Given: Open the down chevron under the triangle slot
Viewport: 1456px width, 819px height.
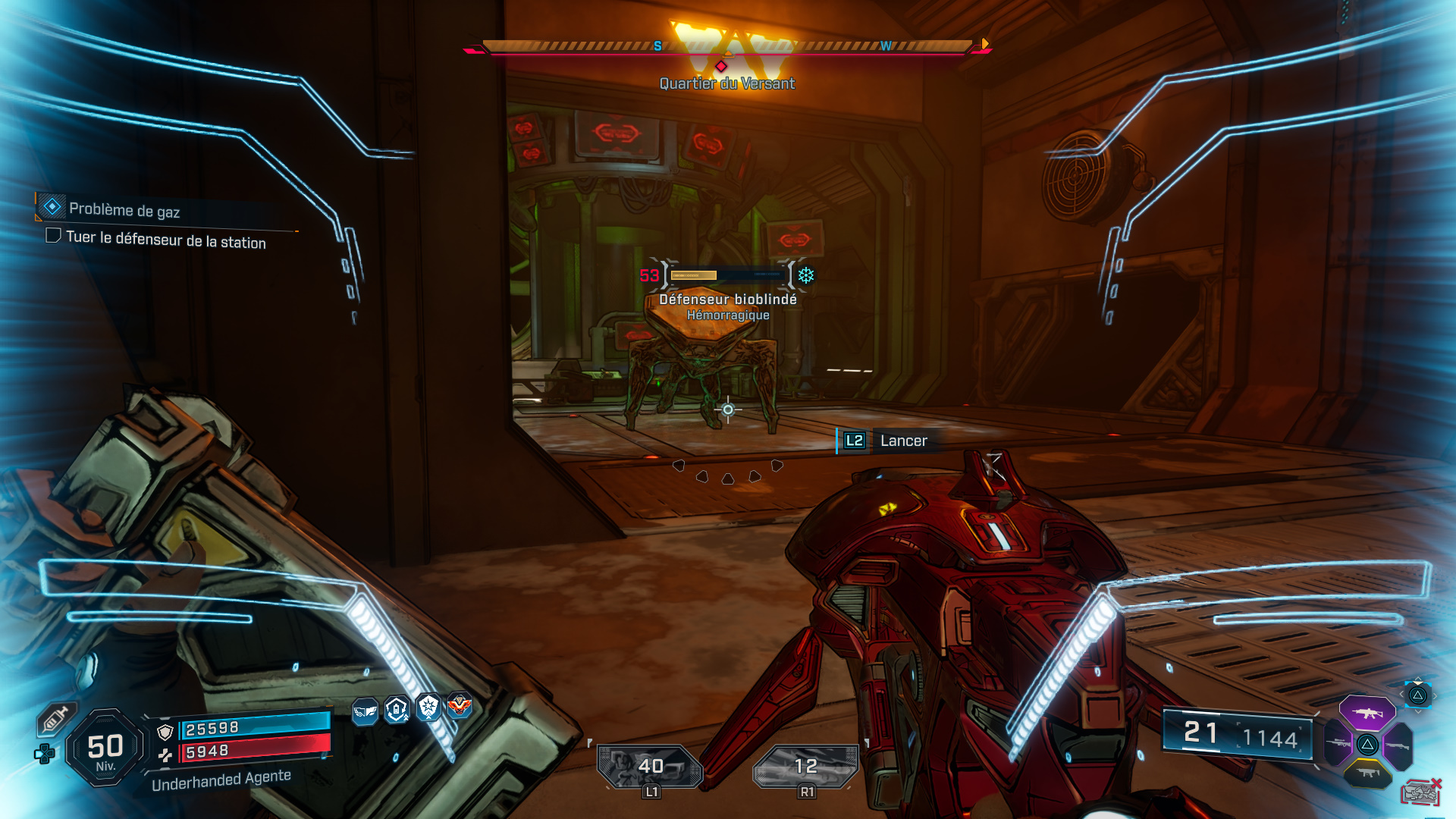Looking at the screenshot, I should click(x=1418, y=711).
